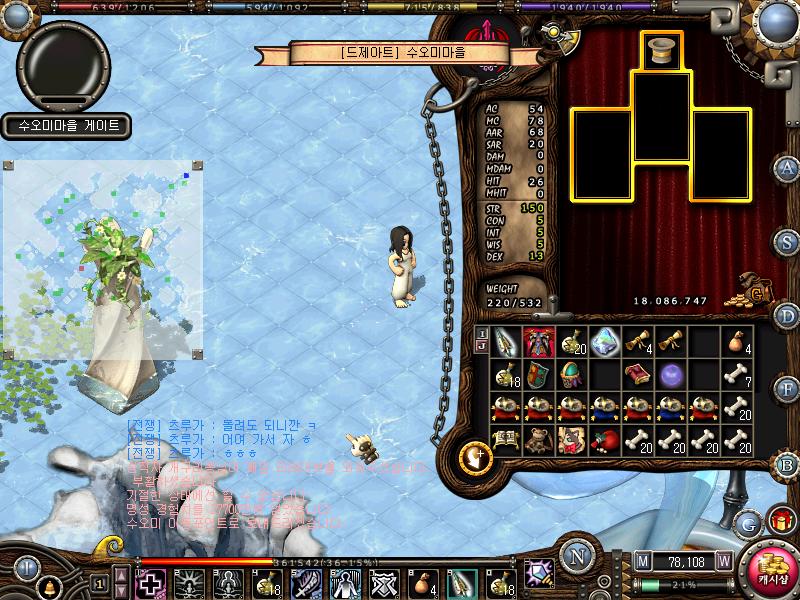The width and height of the screenshot is (800, 600).
Task: Click the round S button
Action: pos(788,241)
